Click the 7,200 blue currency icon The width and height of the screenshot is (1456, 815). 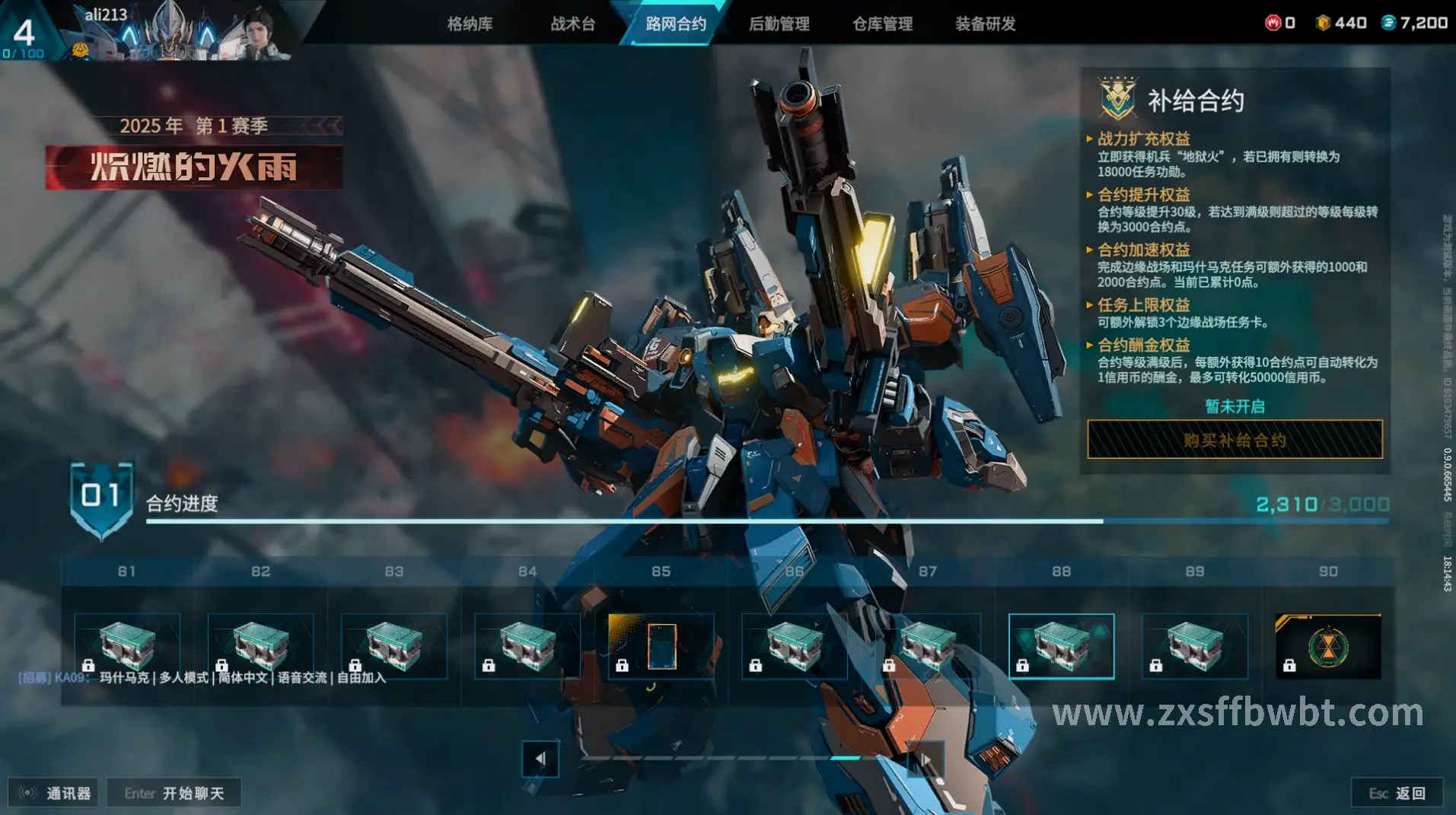1388,23
